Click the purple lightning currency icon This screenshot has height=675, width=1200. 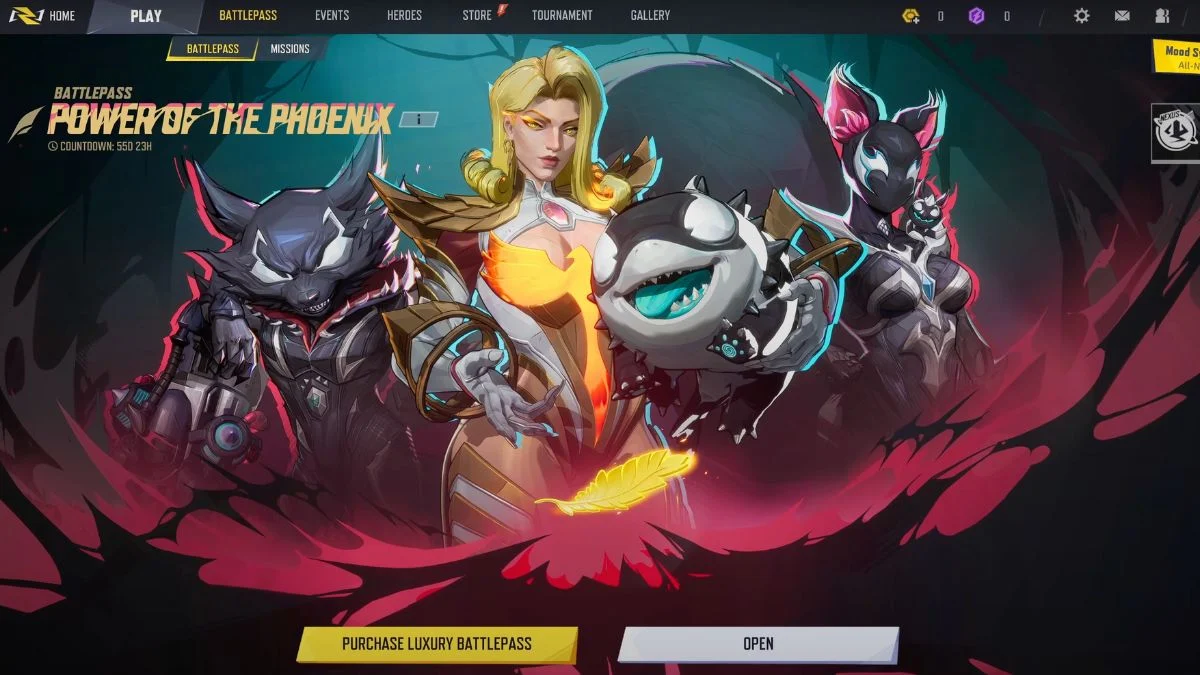(x=977, y=16)
